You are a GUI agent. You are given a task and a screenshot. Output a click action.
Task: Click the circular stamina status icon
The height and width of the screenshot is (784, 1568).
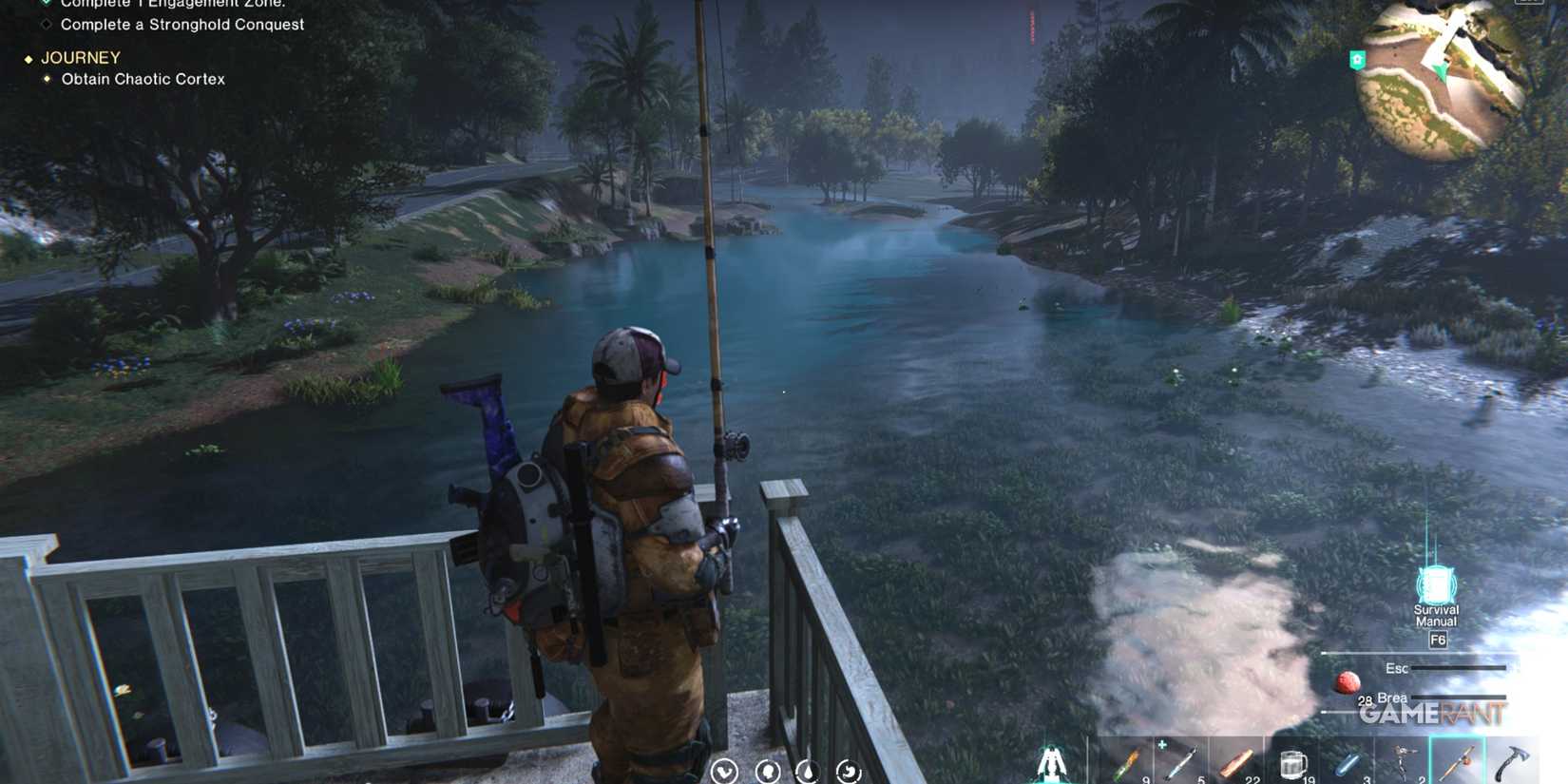pyautogui.click(x=848, y=772)
